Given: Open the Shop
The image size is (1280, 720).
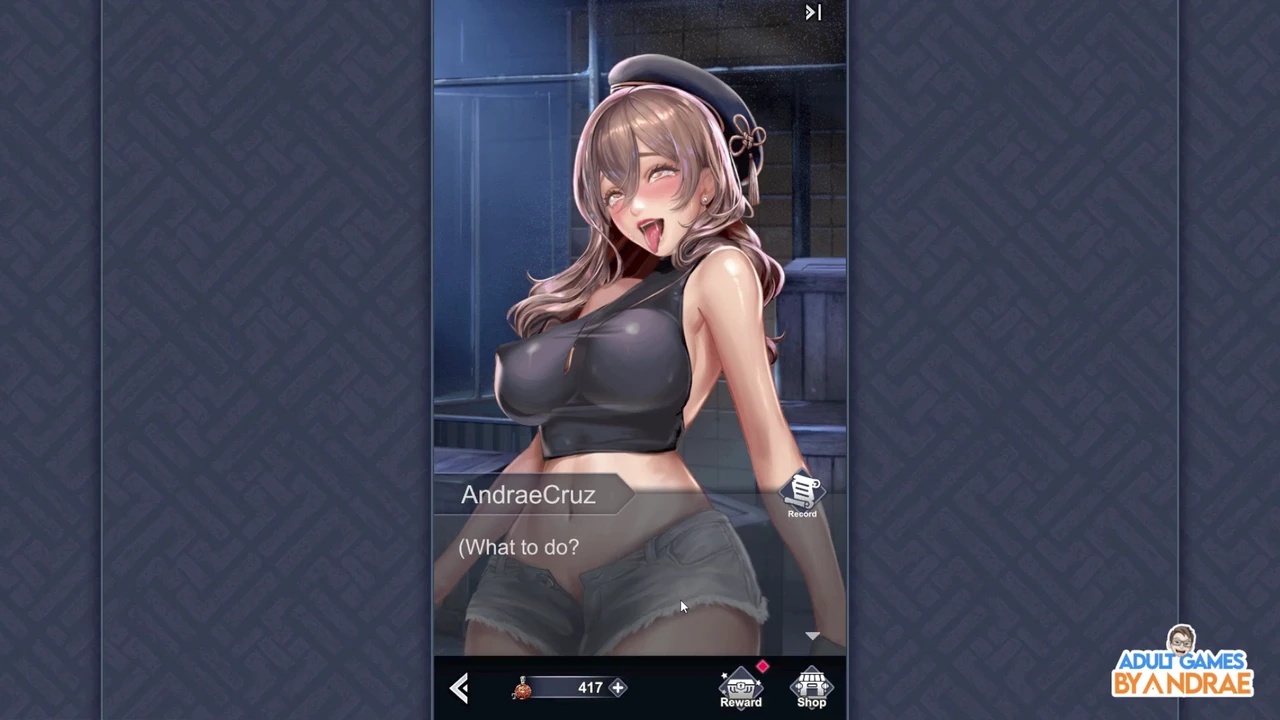Looking at the screenshot, I should click(811, 689).
